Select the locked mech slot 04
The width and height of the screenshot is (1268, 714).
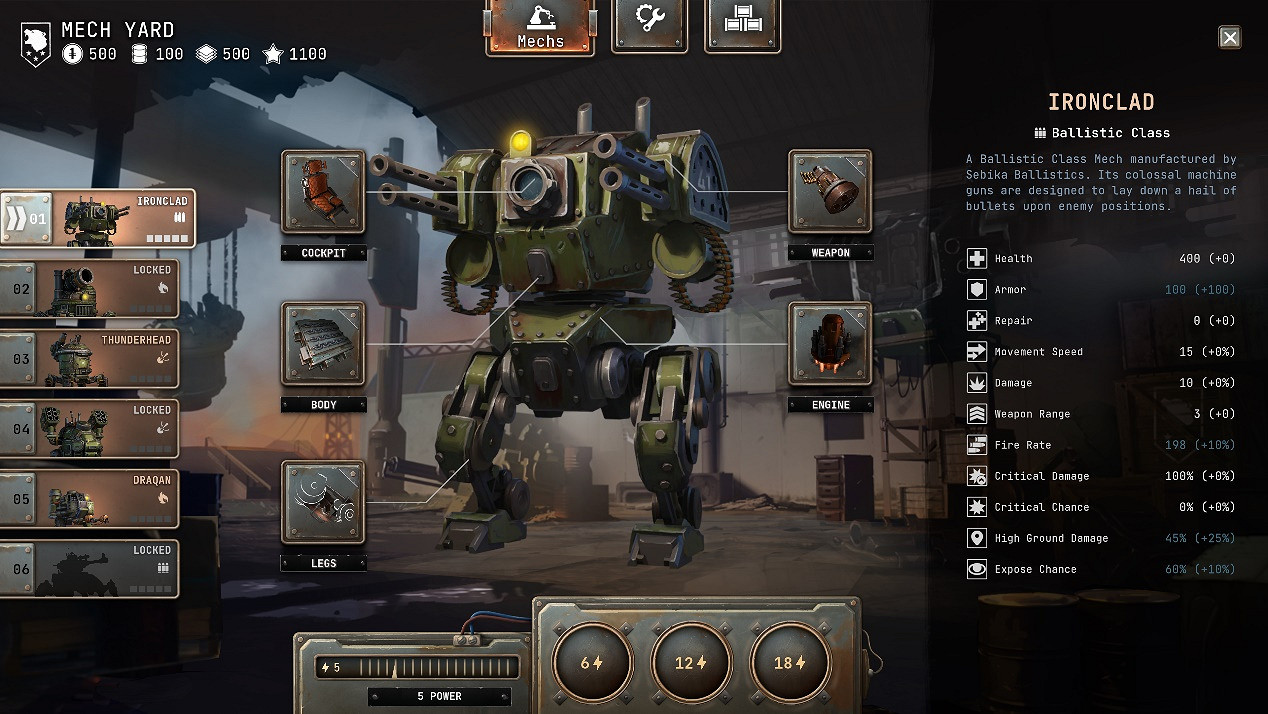[x=90, y=429]
